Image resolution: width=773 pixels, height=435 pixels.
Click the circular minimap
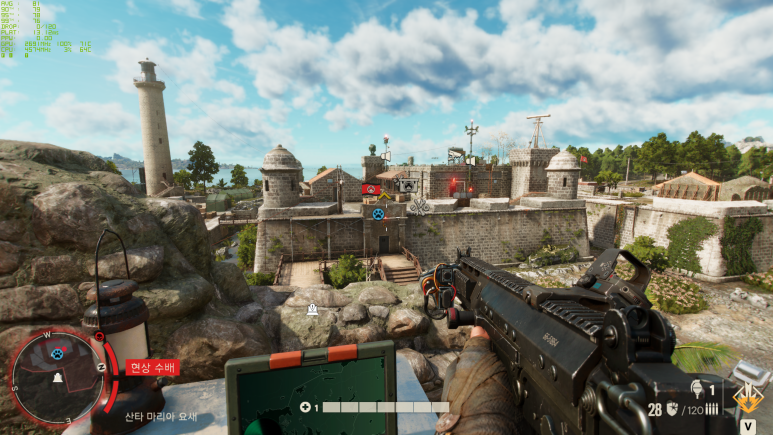click(x=55, y=373)
